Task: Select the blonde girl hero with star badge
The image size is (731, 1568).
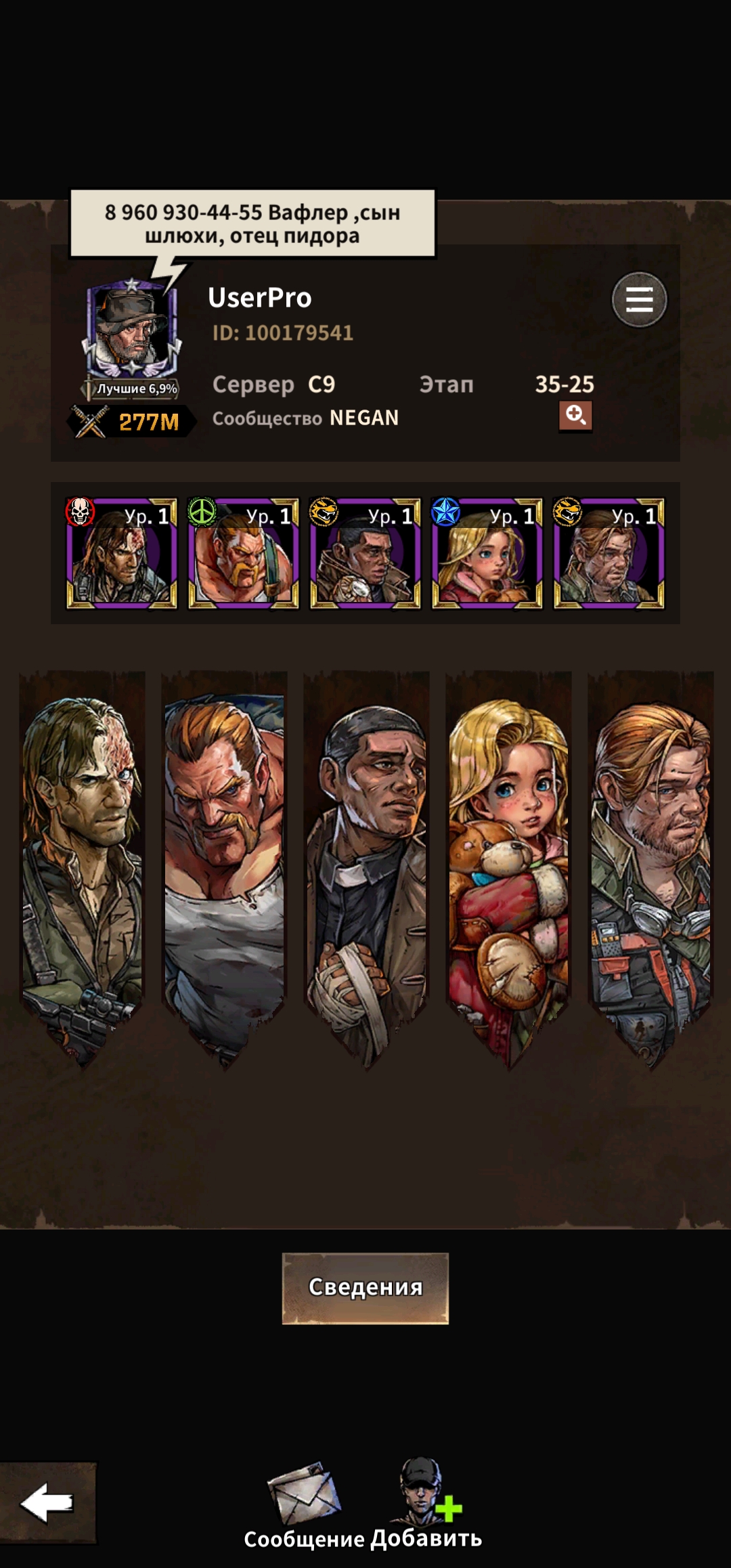Action: pos(487,554)
